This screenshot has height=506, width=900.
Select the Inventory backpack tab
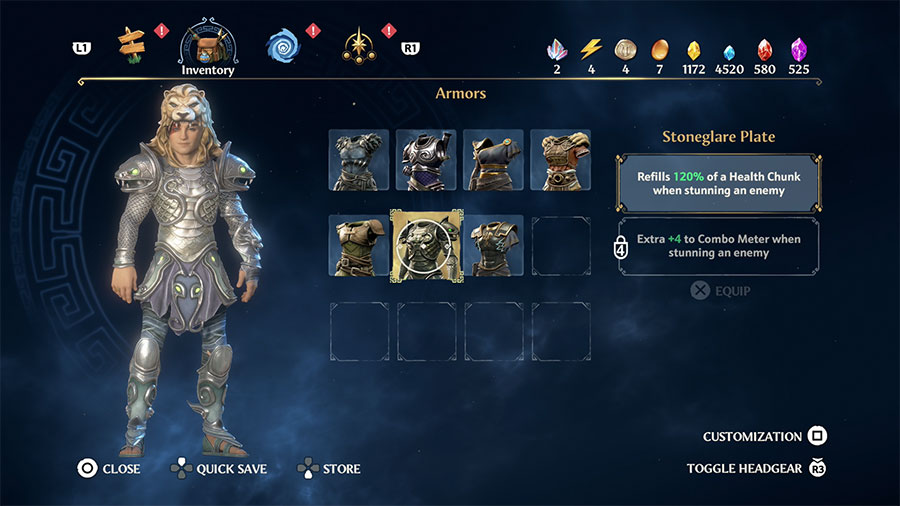pyautogui.click(x=207, y=44)
